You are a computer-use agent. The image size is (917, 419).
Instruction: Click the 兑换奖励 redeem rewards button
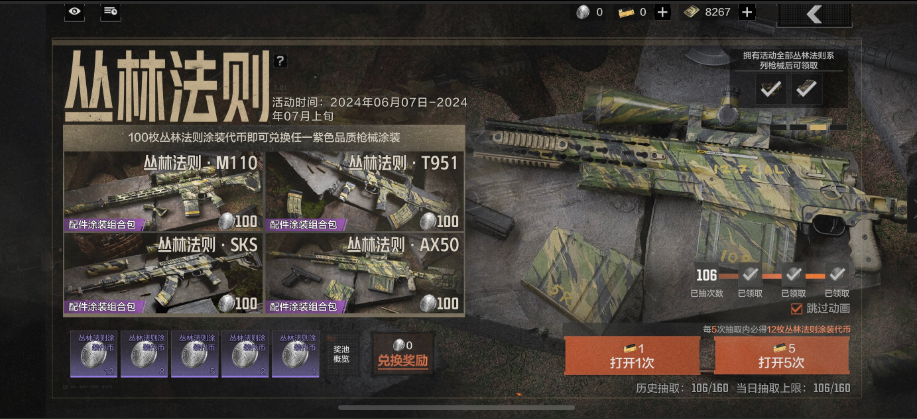click(402, 355)
